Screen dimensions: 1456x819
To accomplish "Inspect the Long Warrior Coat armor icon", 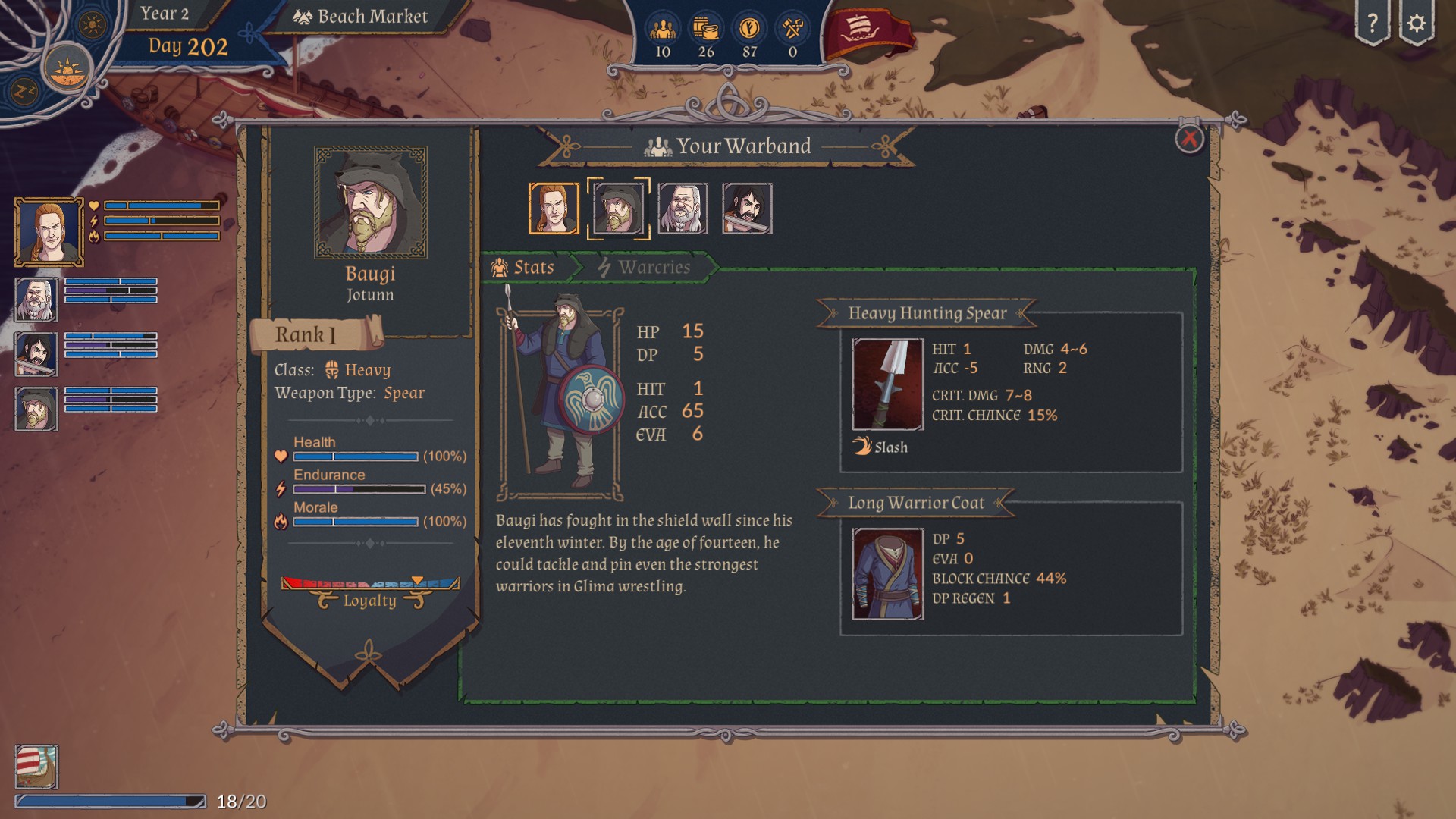I will click(887, 574).
